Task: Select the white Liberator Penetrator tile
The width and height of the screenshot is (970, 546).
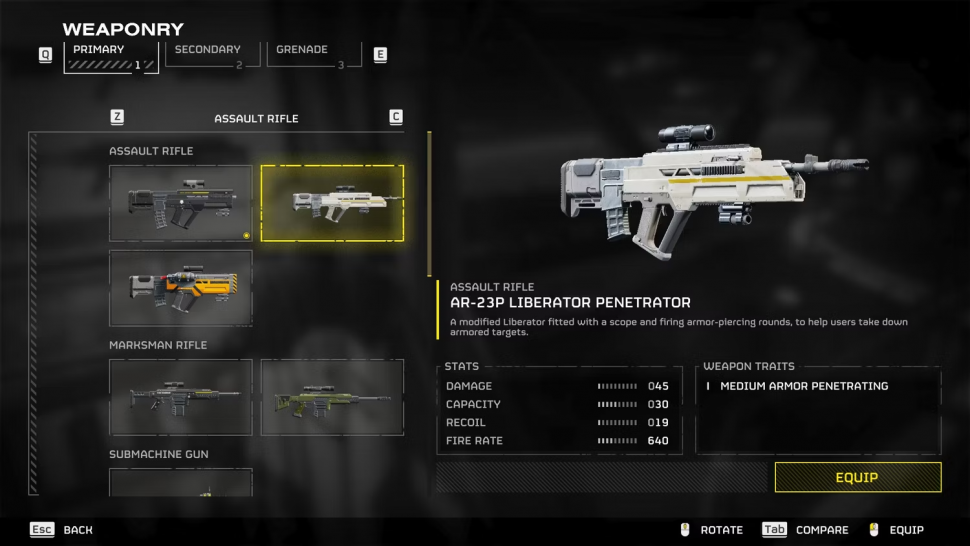Action: 332,203
